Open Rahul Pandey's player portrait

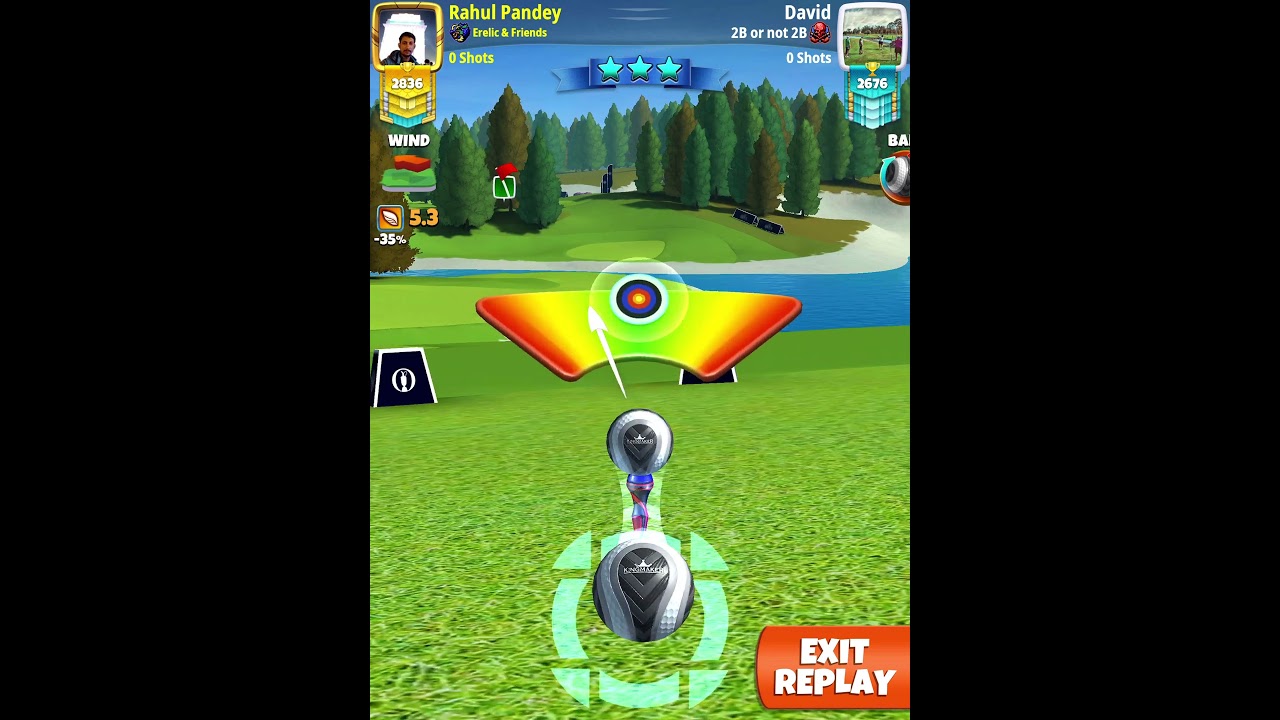pos(406,38)
